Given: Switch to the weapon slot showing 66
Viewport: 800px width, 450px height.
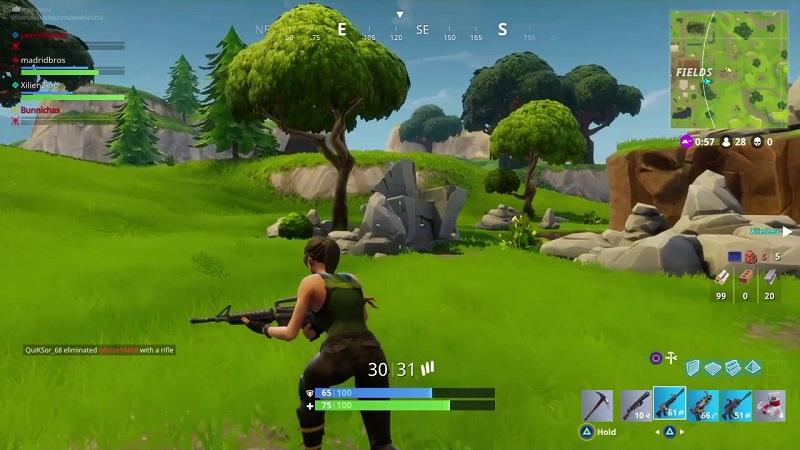Looking at the screenshot, I should (703, 405).
